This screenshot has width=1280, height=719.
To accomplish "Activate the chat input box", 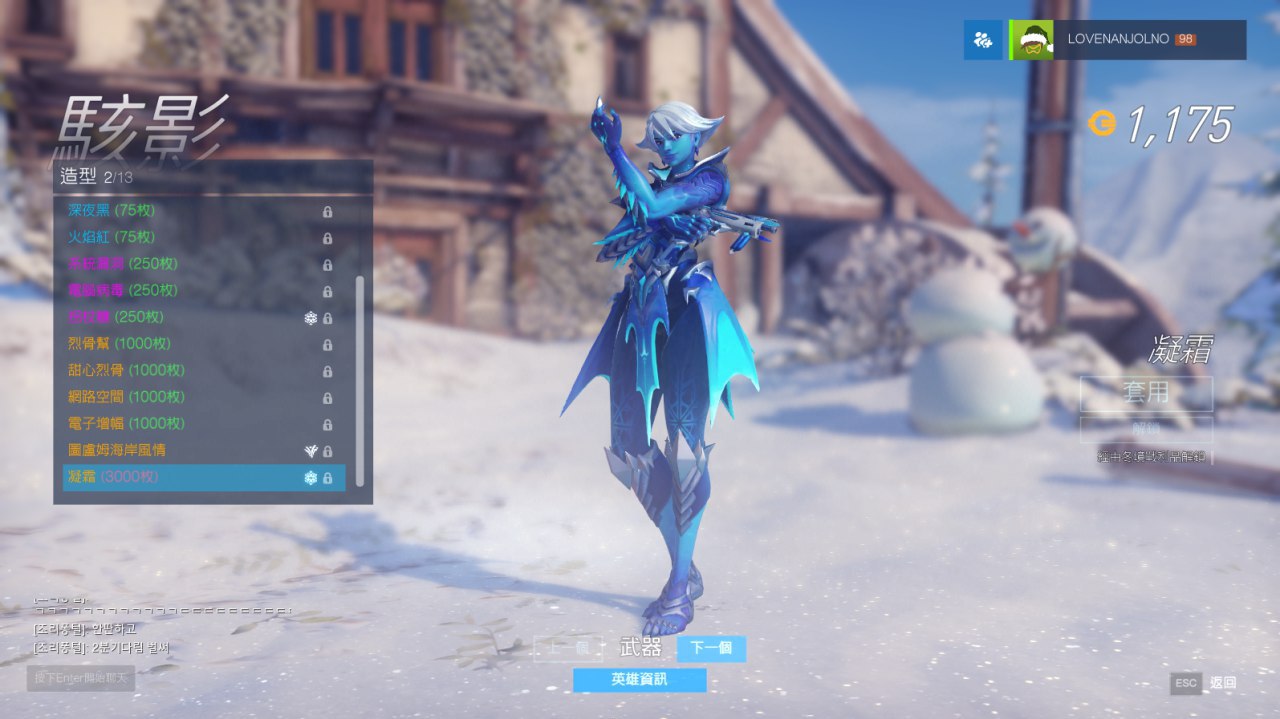I will [81, 678].
